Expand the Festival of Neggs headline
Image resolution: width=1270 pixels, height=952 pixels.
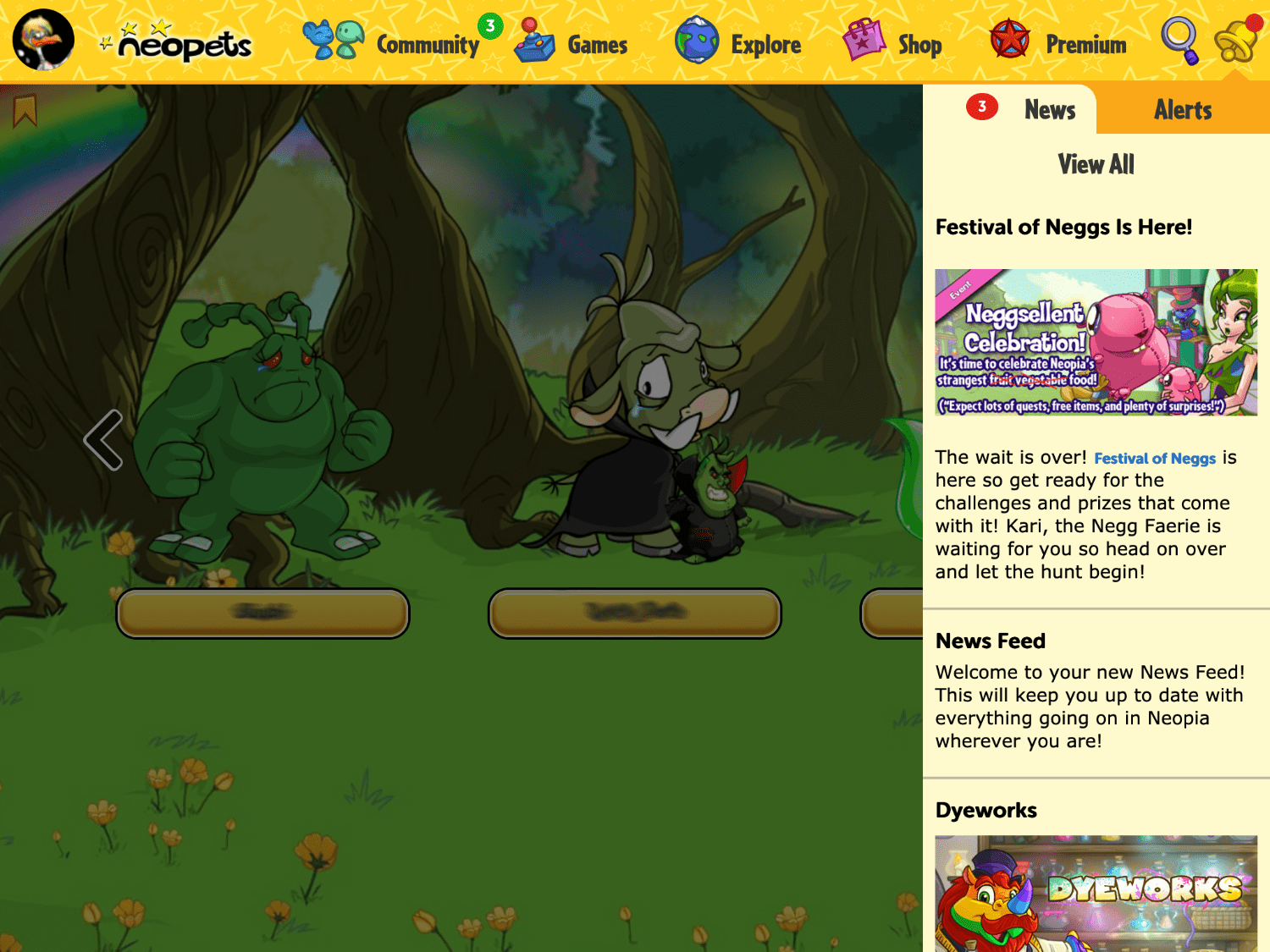pyautogui.click(x=1063, y=227)
